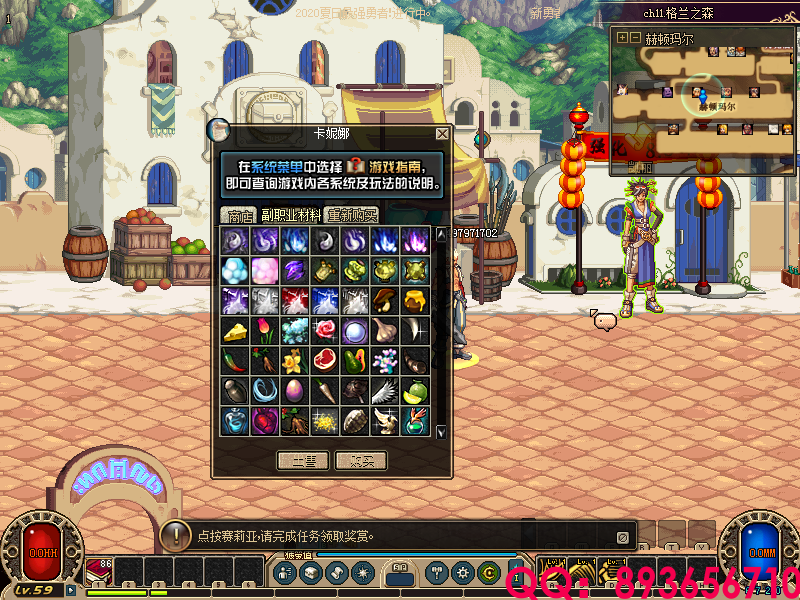The height and width of the screenshot is (600, 800).
Task: Choose the green lime fruit item
Action: (414, 390)
